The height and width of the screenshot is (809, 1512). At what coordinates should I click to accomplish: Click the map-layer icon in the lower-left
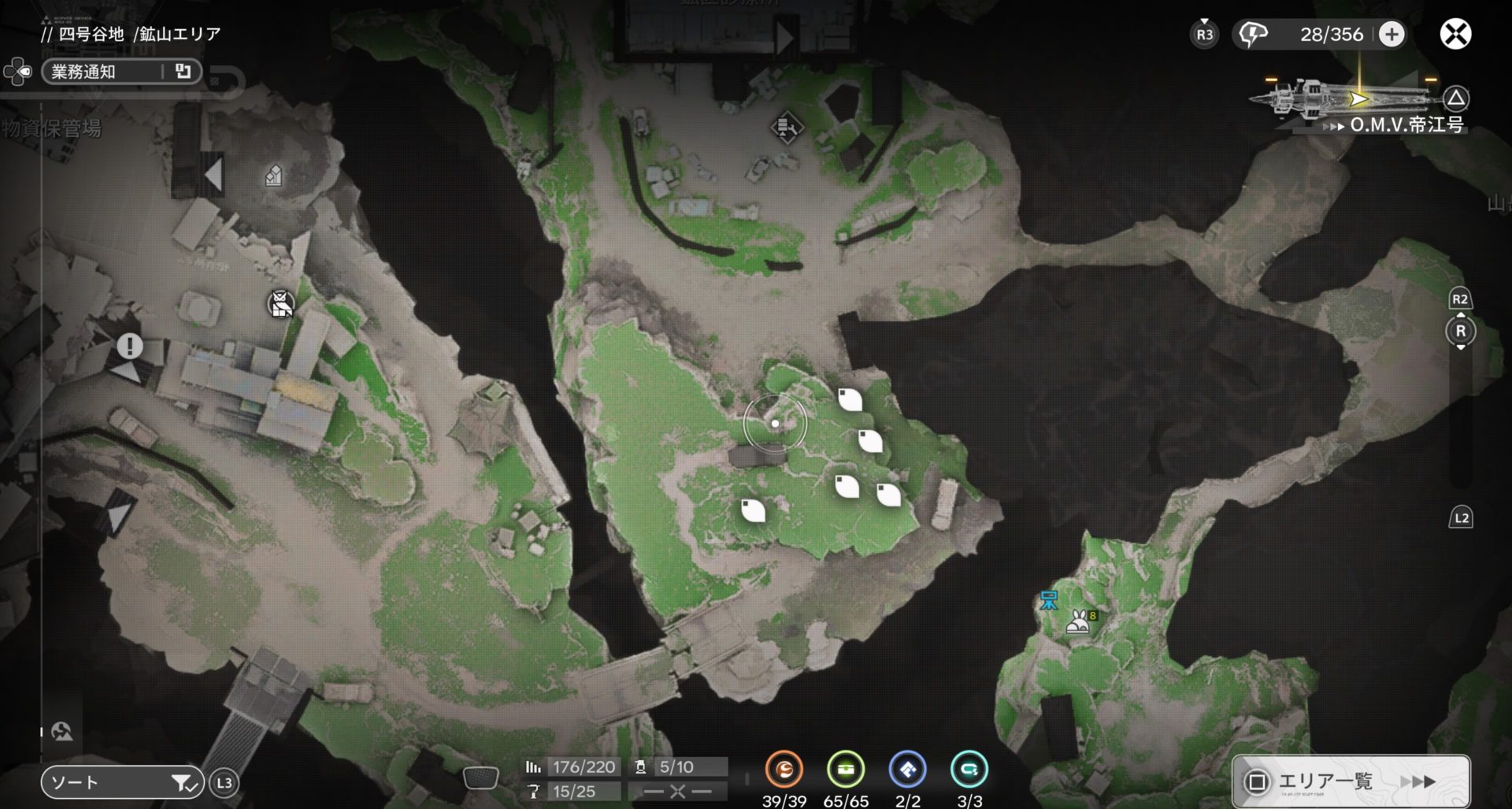[x=61, y=732]
